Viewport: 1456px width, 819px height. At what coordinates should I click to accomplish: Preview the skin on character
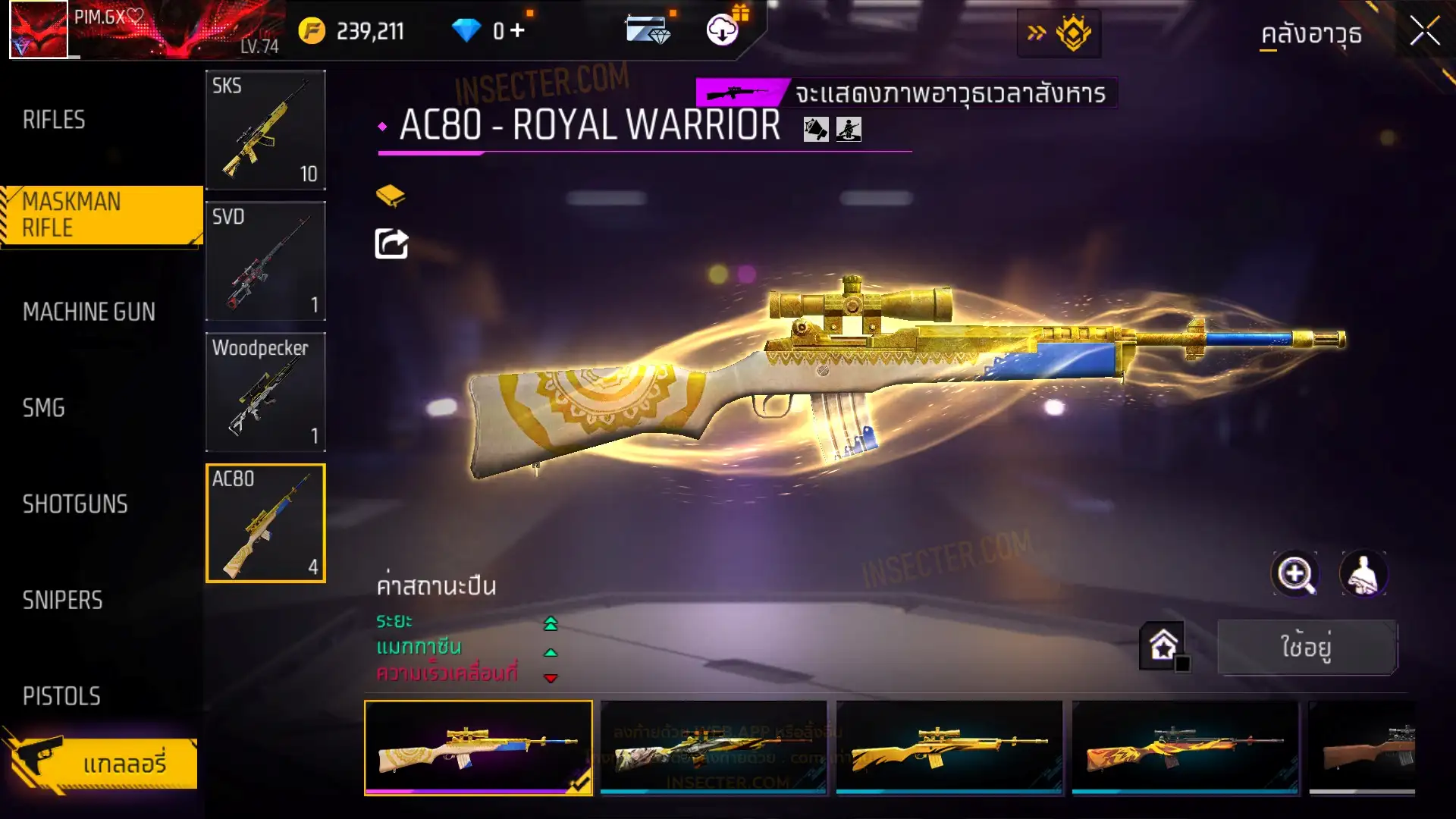pyautogui.click(x=1363, y=574)
